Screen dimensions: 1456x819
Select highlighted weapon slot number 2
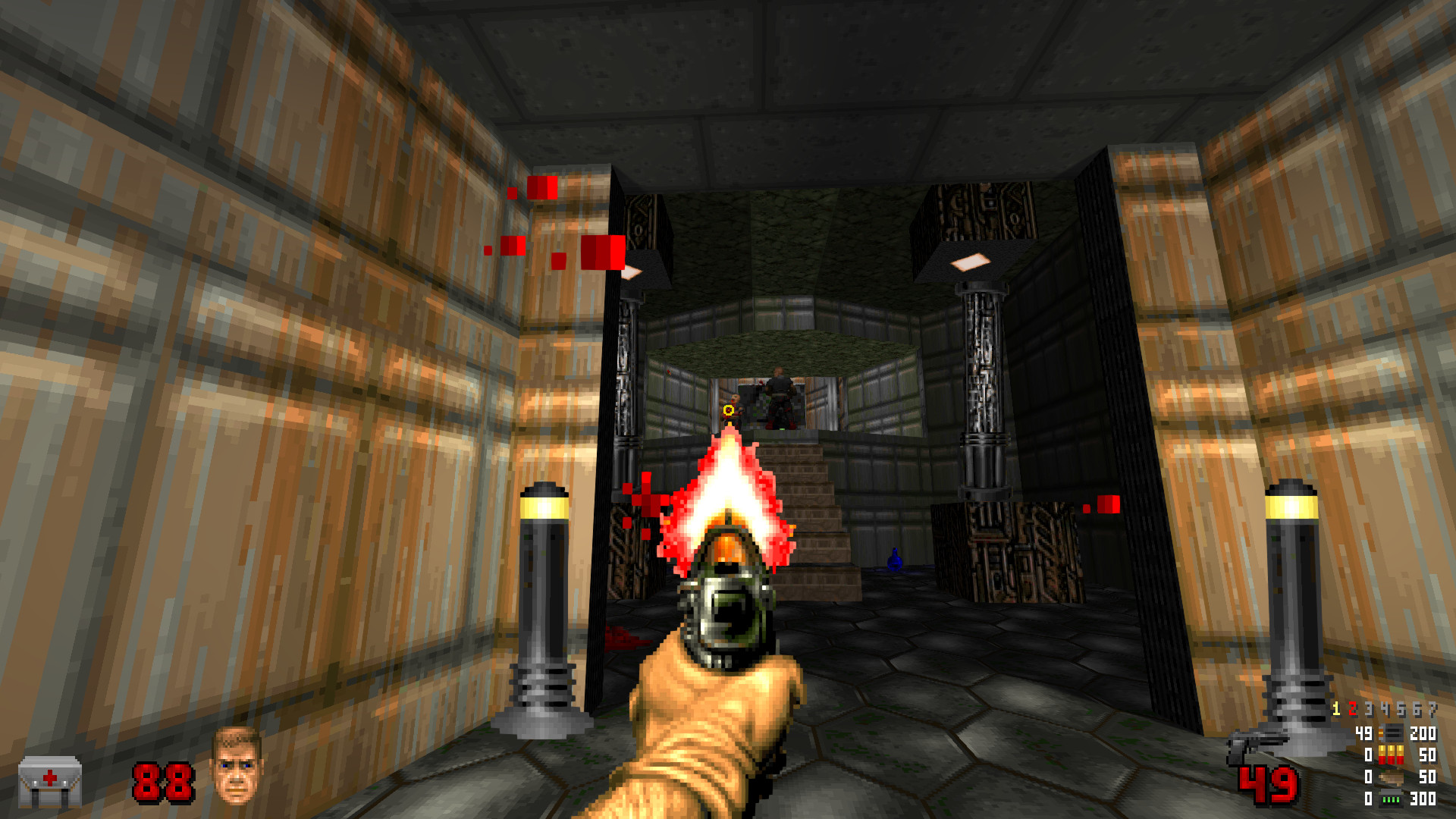pyautogui.click(x=1352, y=708)
